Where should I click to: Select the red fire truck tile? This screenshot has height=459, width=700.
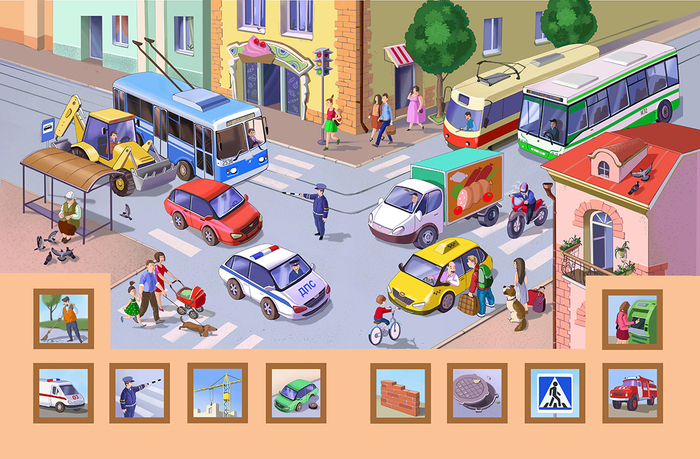(632, 392)
